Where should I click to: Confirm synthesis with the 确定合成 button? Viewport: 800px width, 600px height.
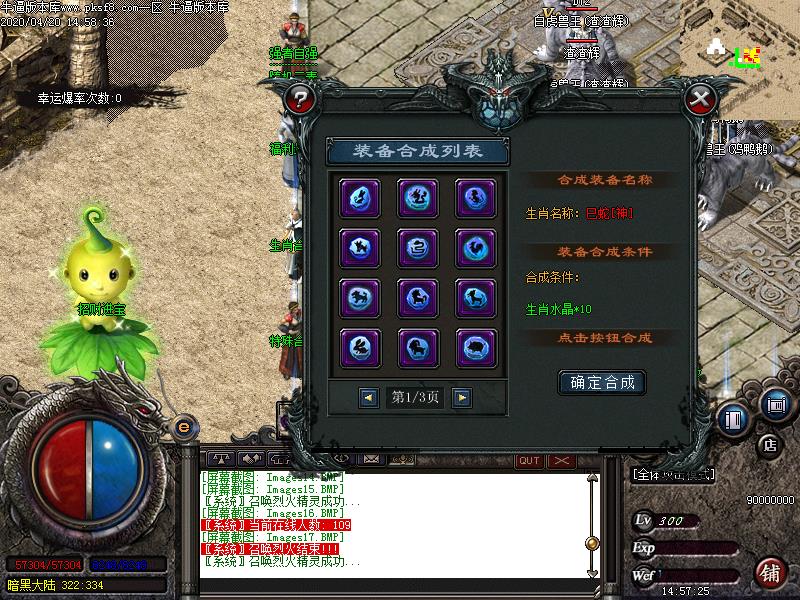click(602, 382)
